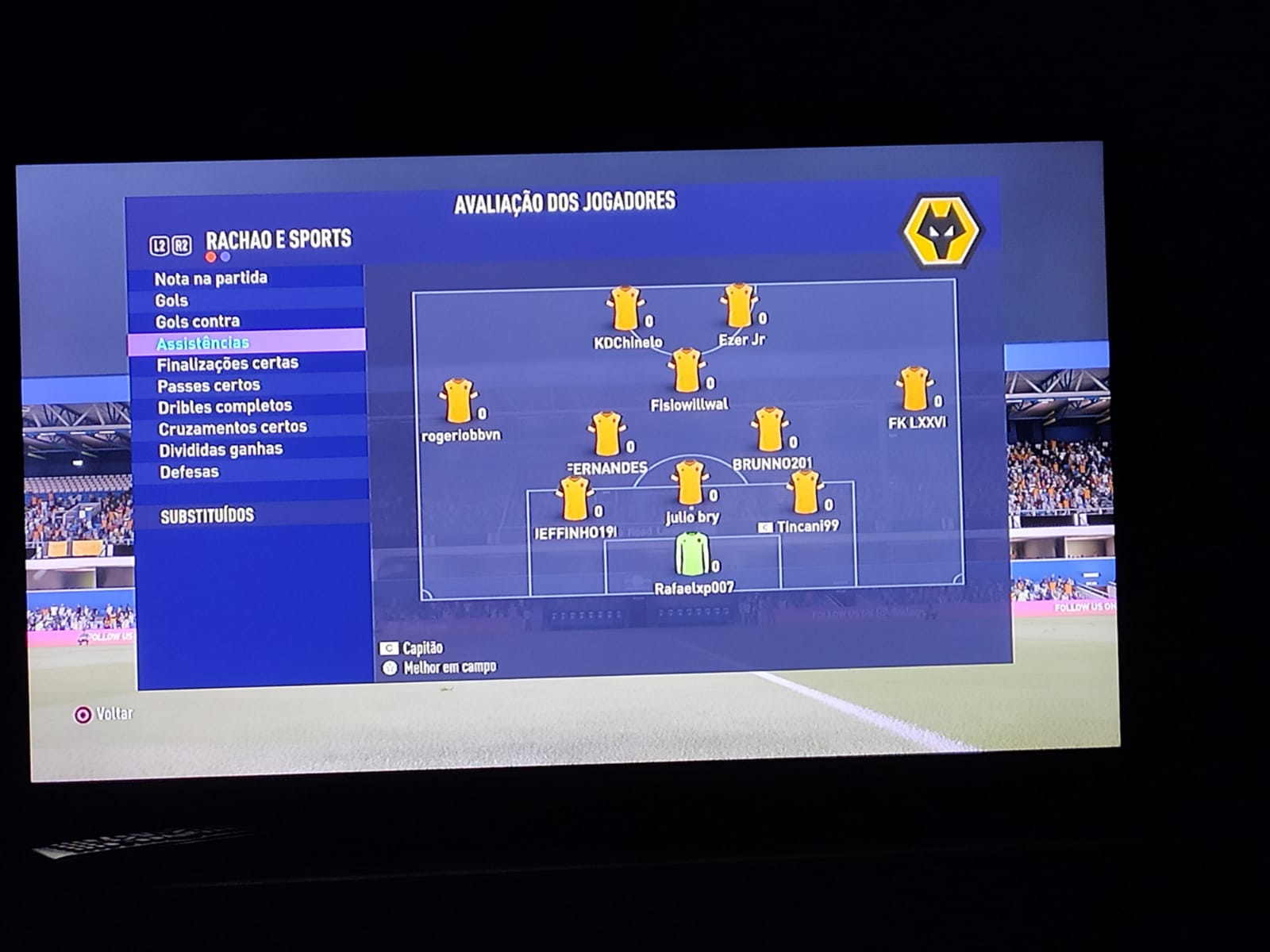Choose the Gols stat entry
This screenshot has height=952, width=1270.
point(171,301)
